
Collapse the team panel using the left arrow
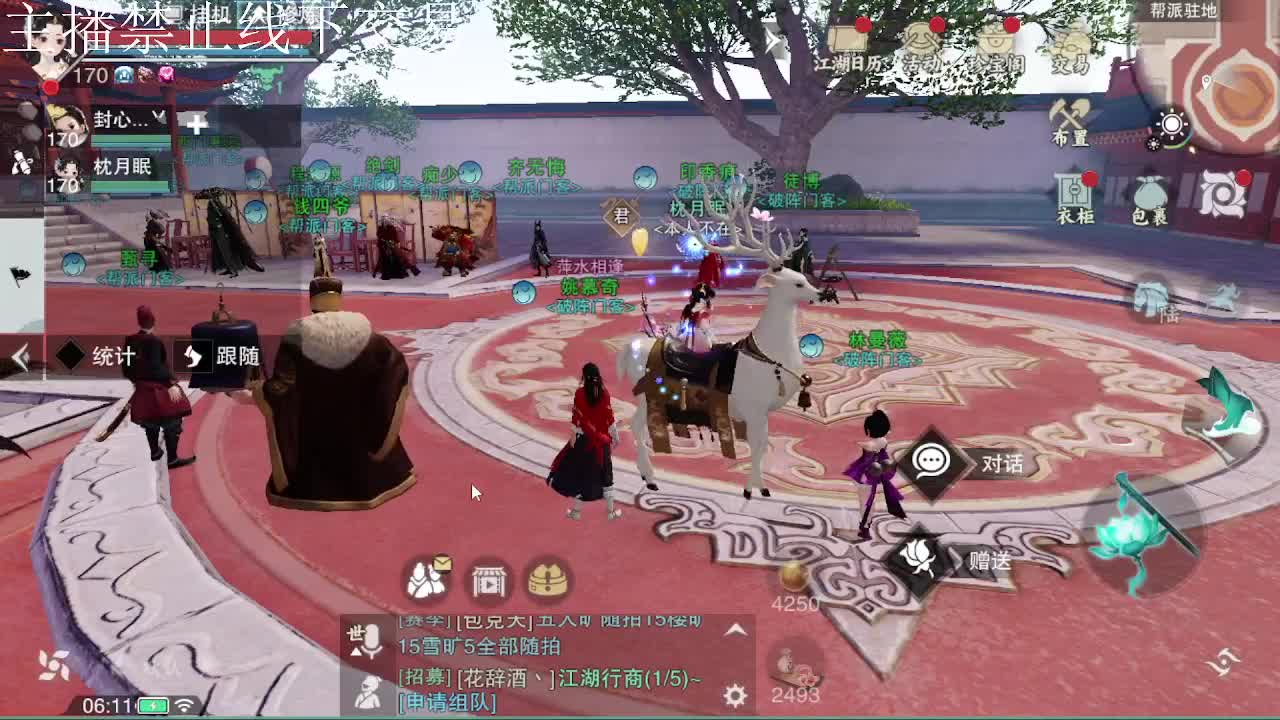[18, 355]
